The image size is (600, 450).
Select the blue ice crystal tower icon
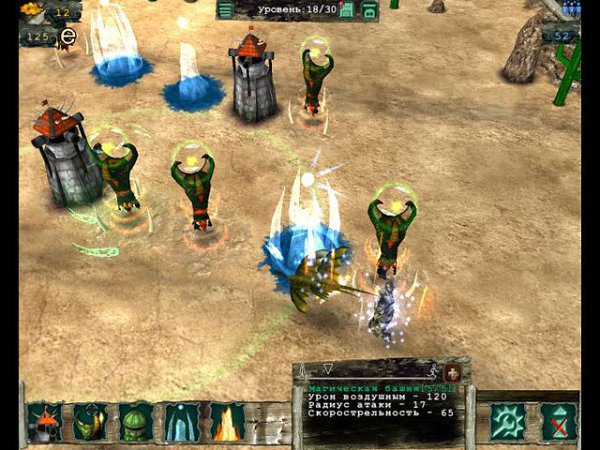tap(182, 422)
